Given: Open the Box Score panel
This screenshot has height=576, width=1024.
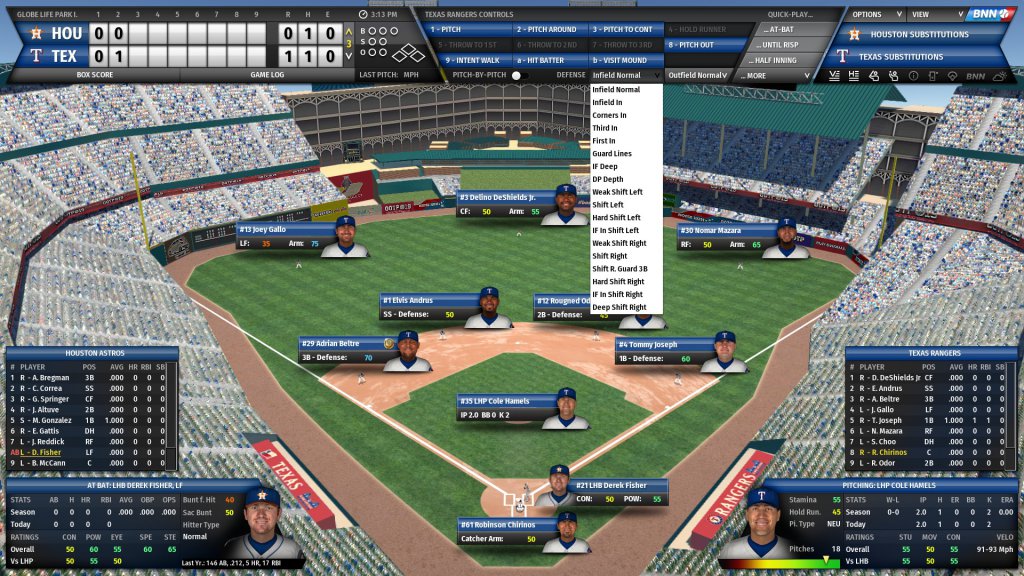Looking at the screenshot, I should (95, 75).
